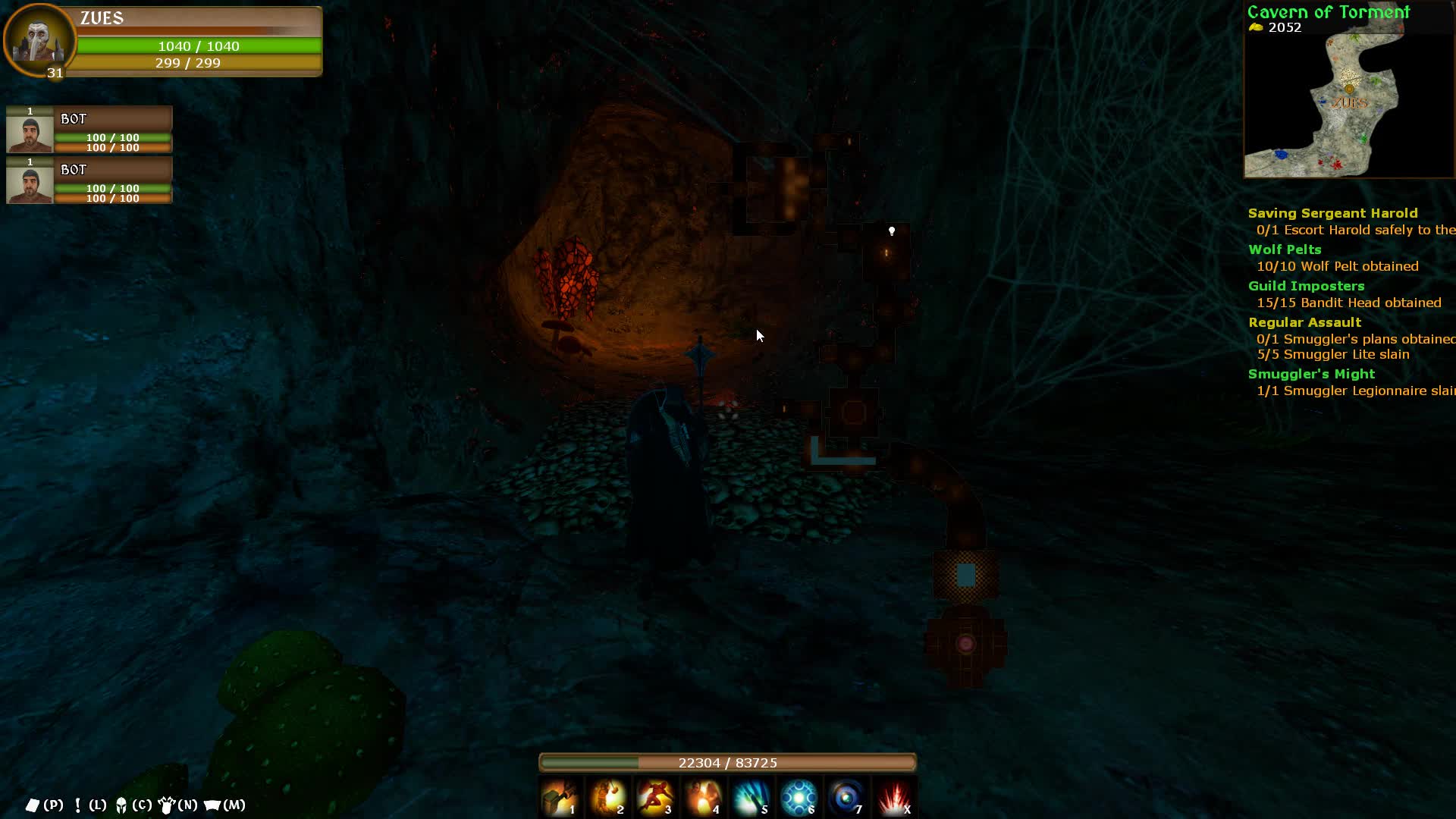Use the blue orb ability in slot 7
1456x819 pixels.
click(x=847, y=798)
